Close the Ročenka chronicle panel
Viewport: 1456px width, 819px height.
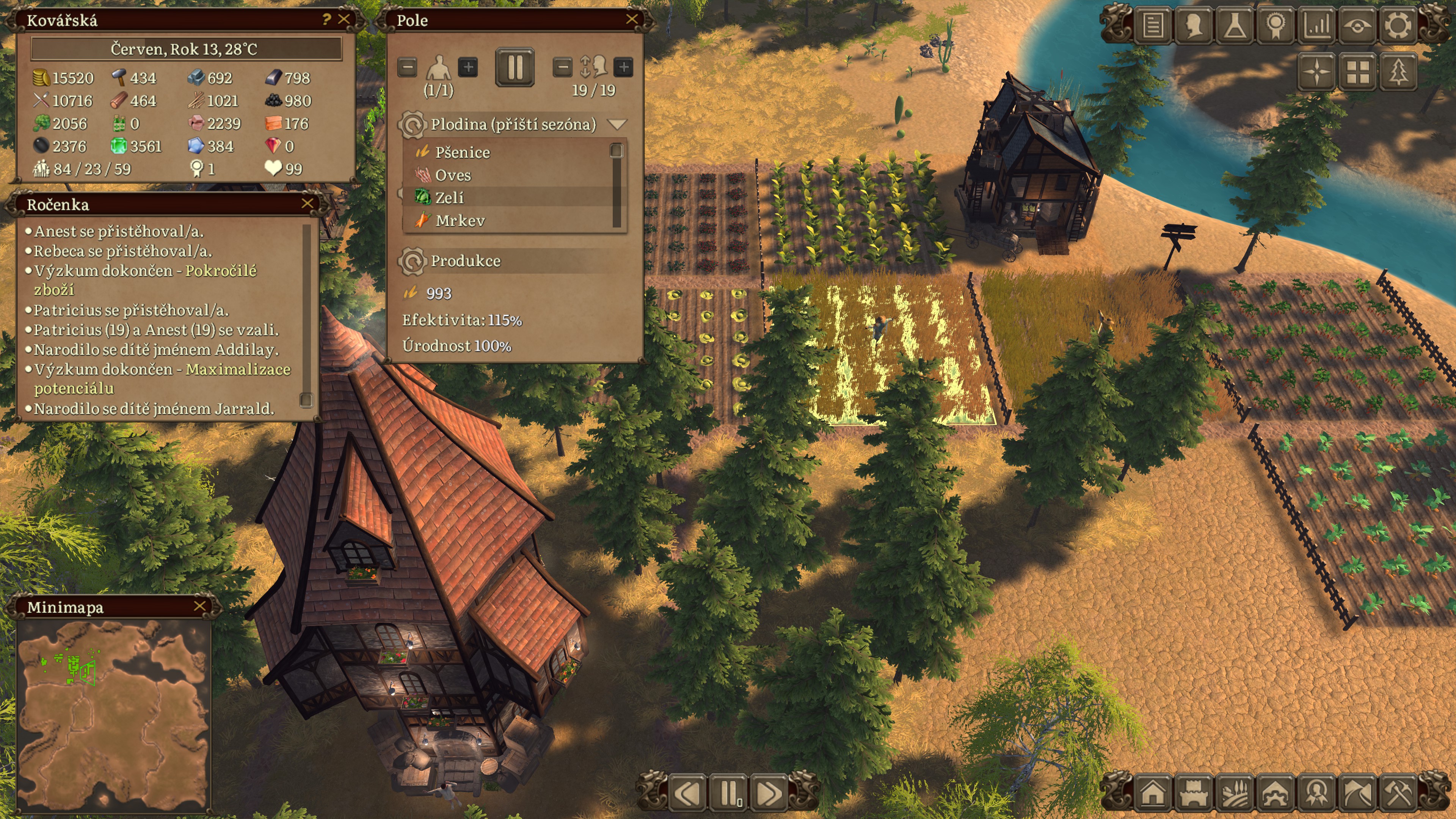(x=308, y=204)
